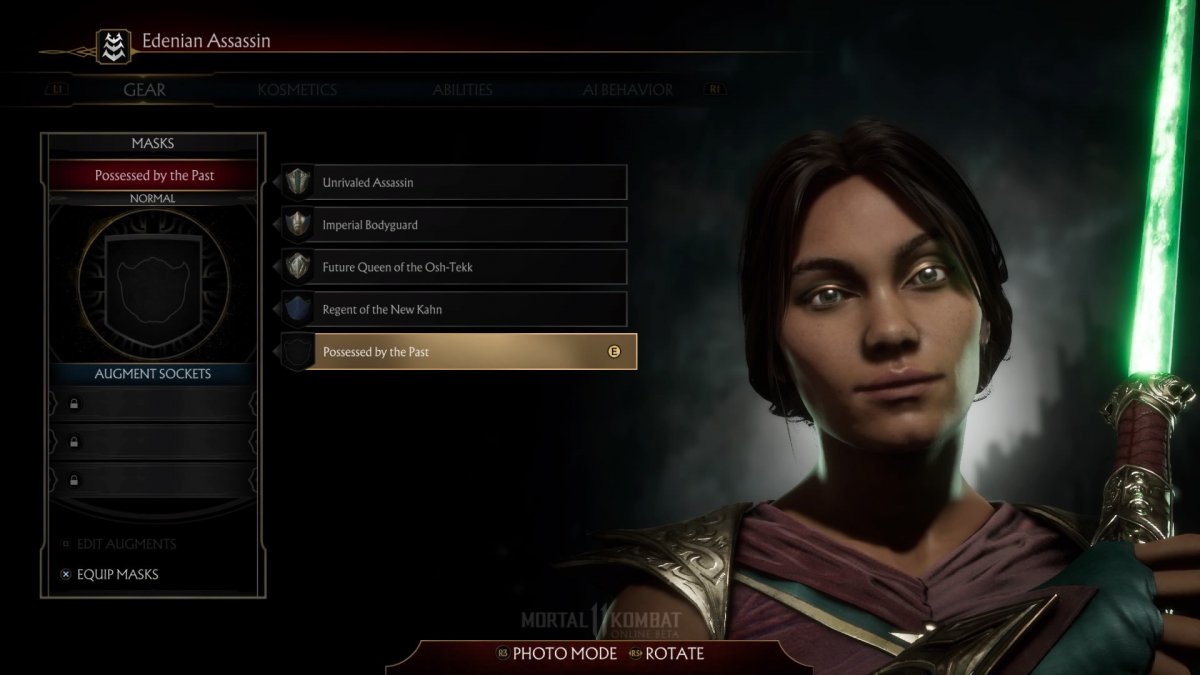Activate the Equip Masks option
The height and width of the screenshot is (675, 1200).
[117, 574]
